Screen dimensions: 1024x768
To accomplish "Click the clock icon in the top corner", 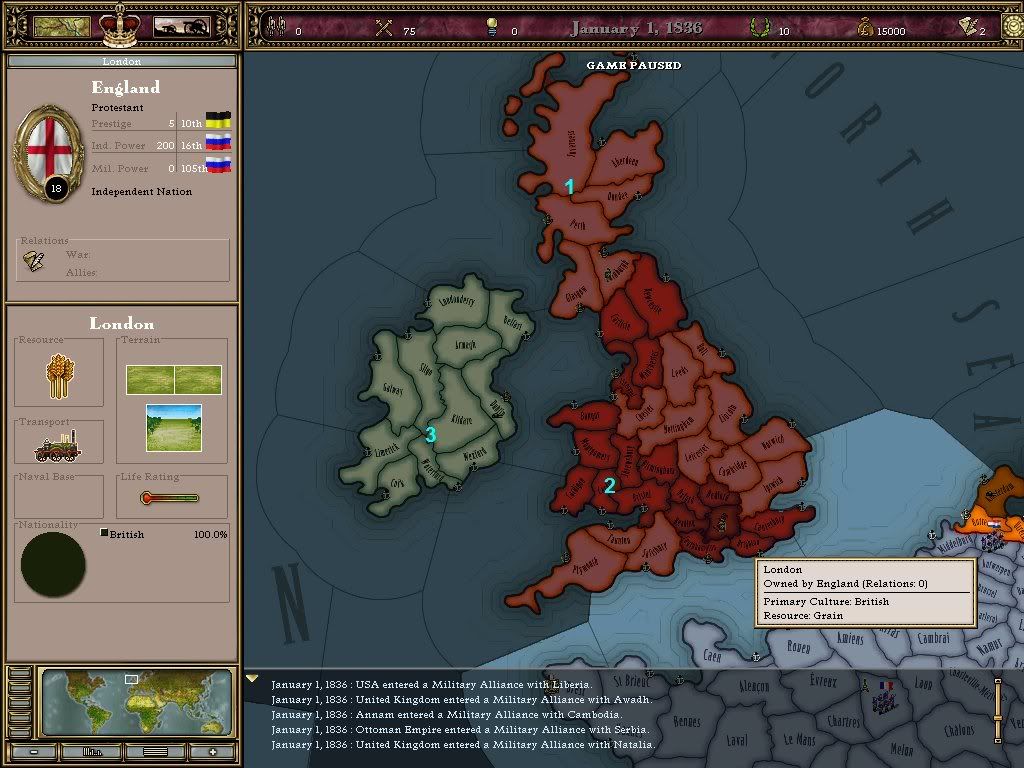I will point(1013,27).
